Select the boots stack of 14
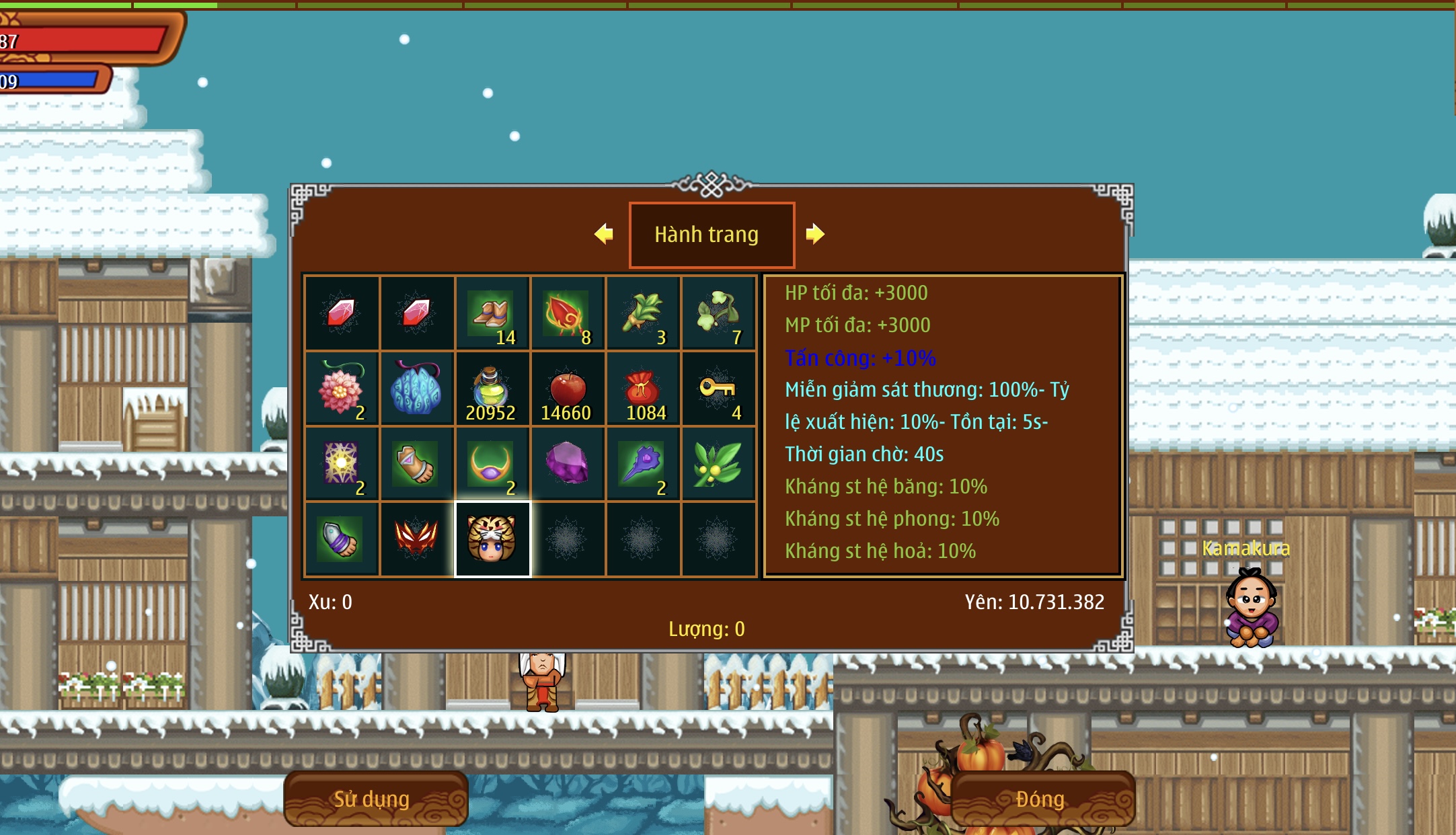Image resolution: width=1456 pixels, height=835 pixels. 492,313
